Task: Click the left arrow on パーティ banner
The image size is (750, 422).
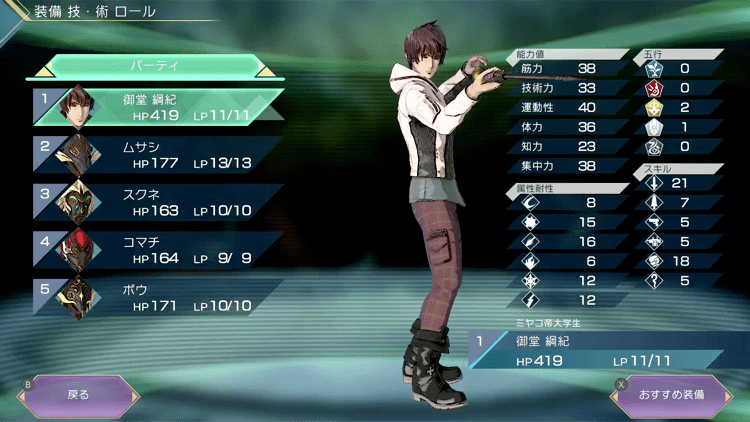Action: coord(44,70)
